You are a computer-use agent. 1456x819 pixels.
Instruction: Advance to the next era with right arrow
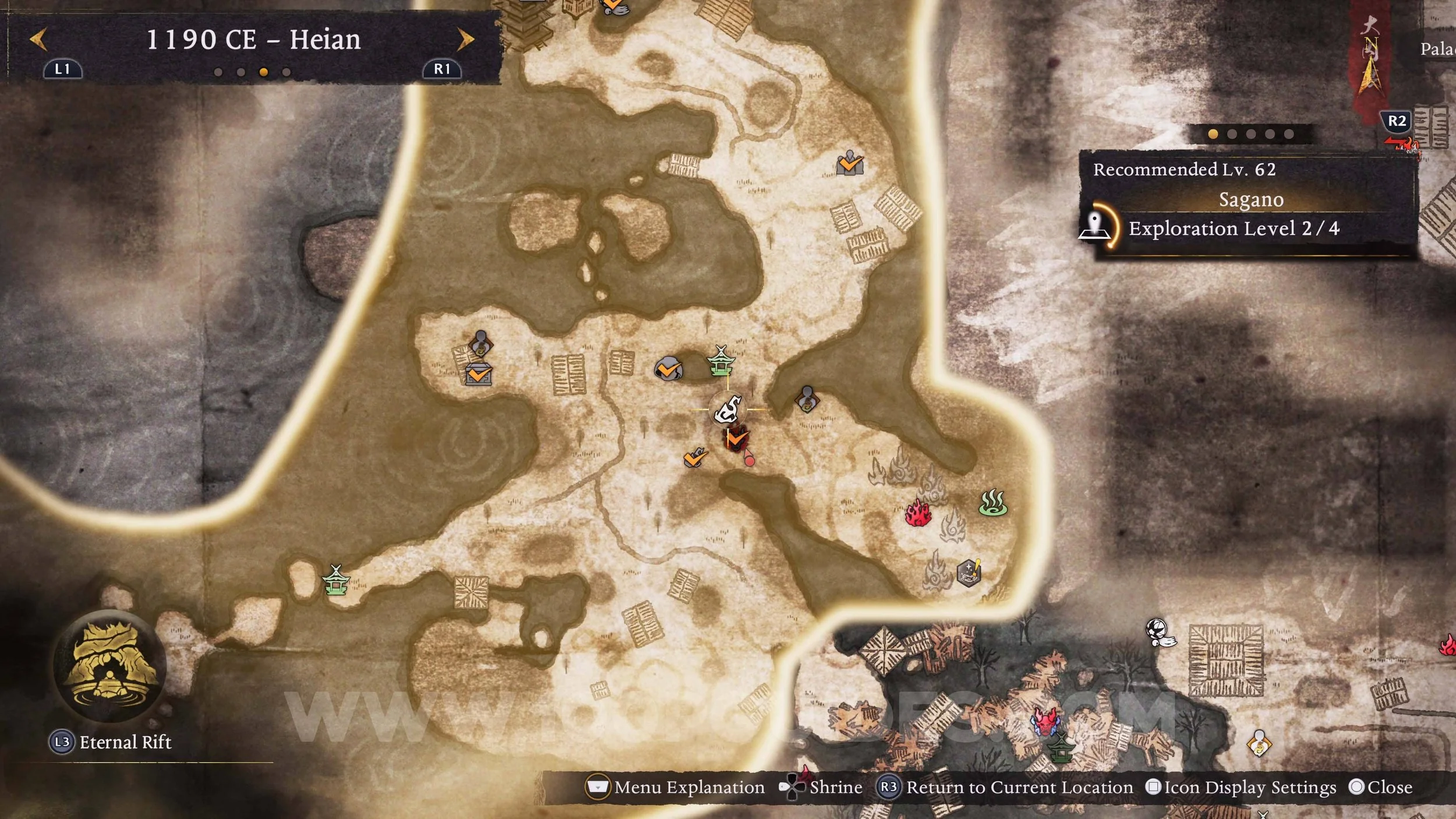[465, 40]
